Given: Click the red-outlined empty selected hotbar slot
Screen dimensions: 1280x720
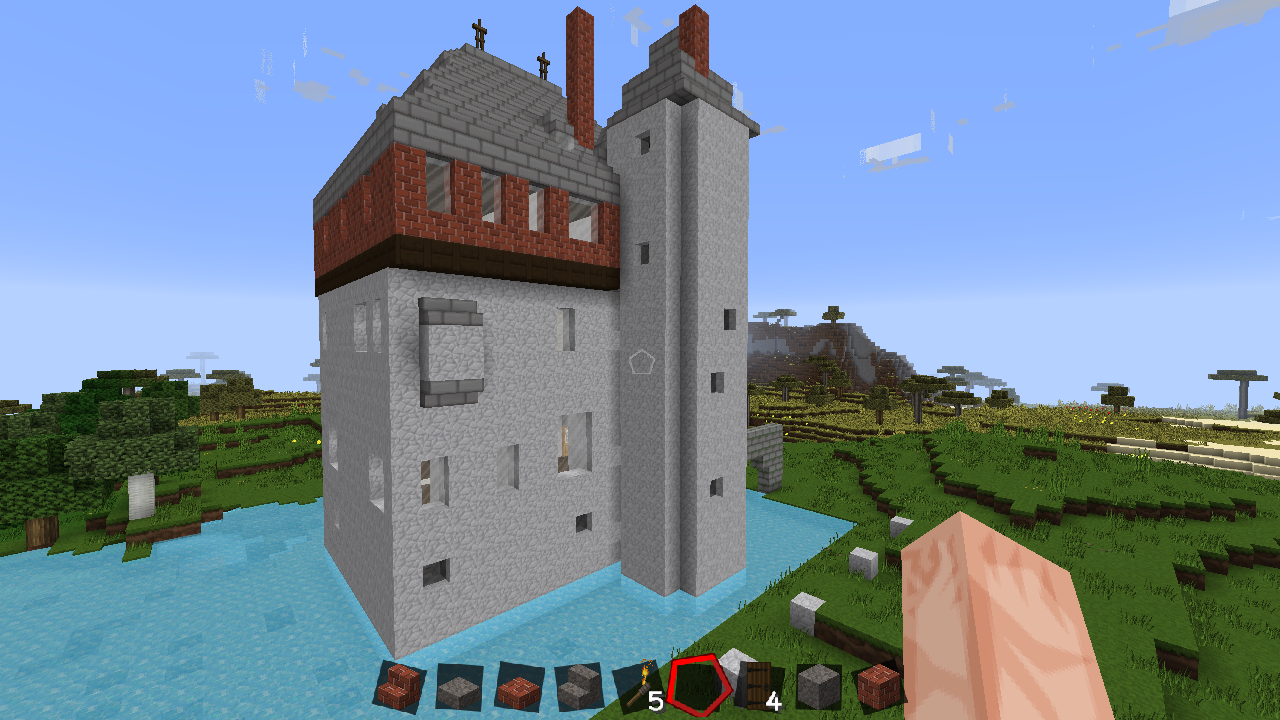Looking at the screenshot, I should pyautogui.click(x=701, y=689).
